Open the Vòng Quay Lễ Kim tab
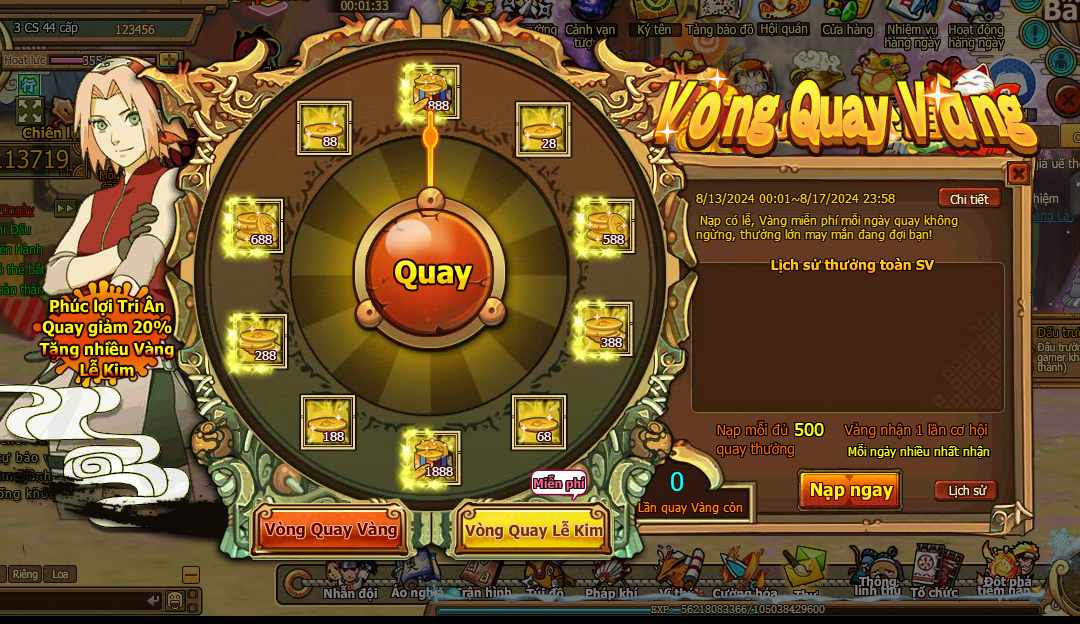The image size is (1080, 624). coord(534,530)
